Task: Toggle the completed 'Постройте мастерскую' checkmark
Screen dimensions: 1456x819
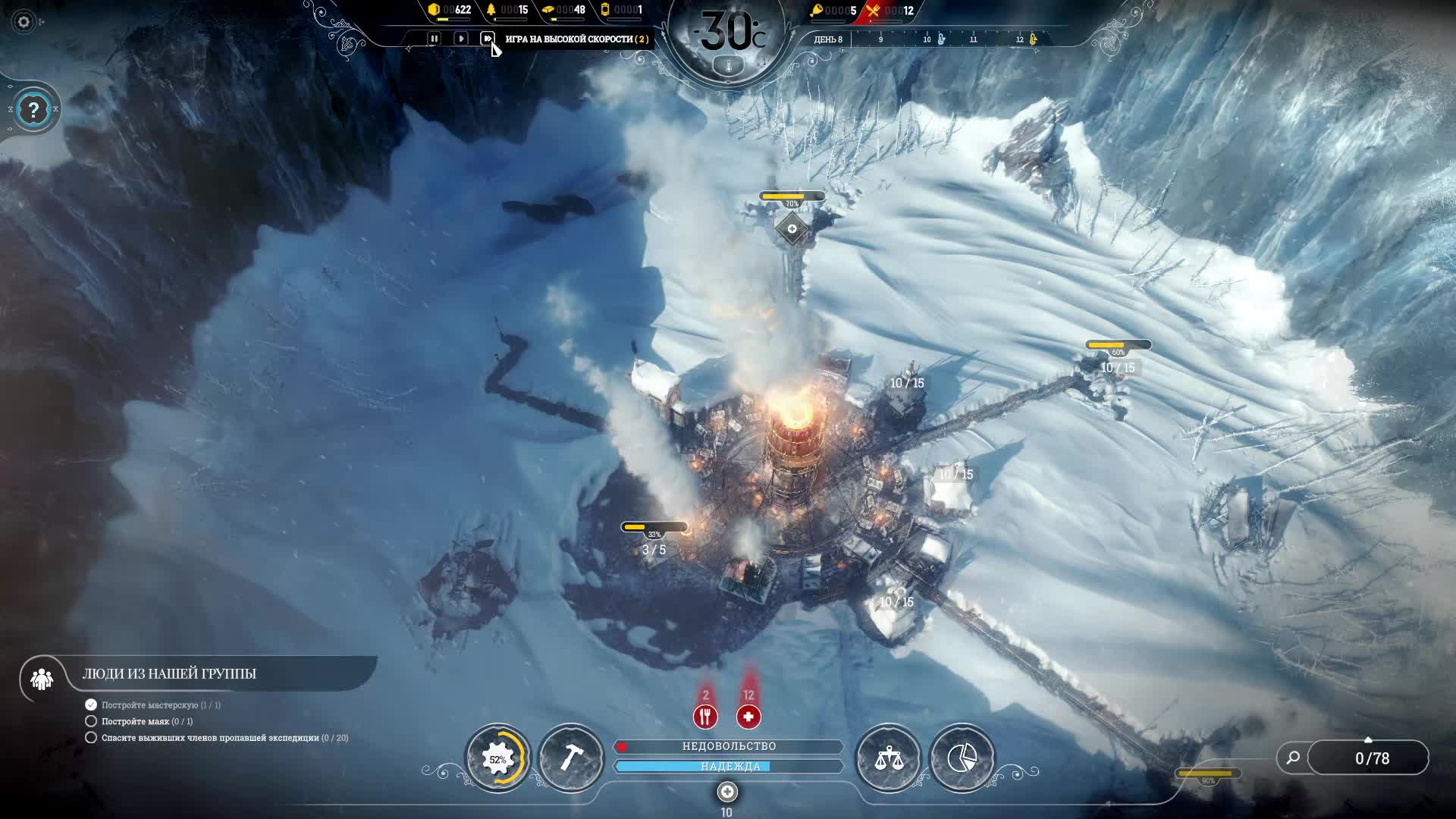Action: pos(91,704)
